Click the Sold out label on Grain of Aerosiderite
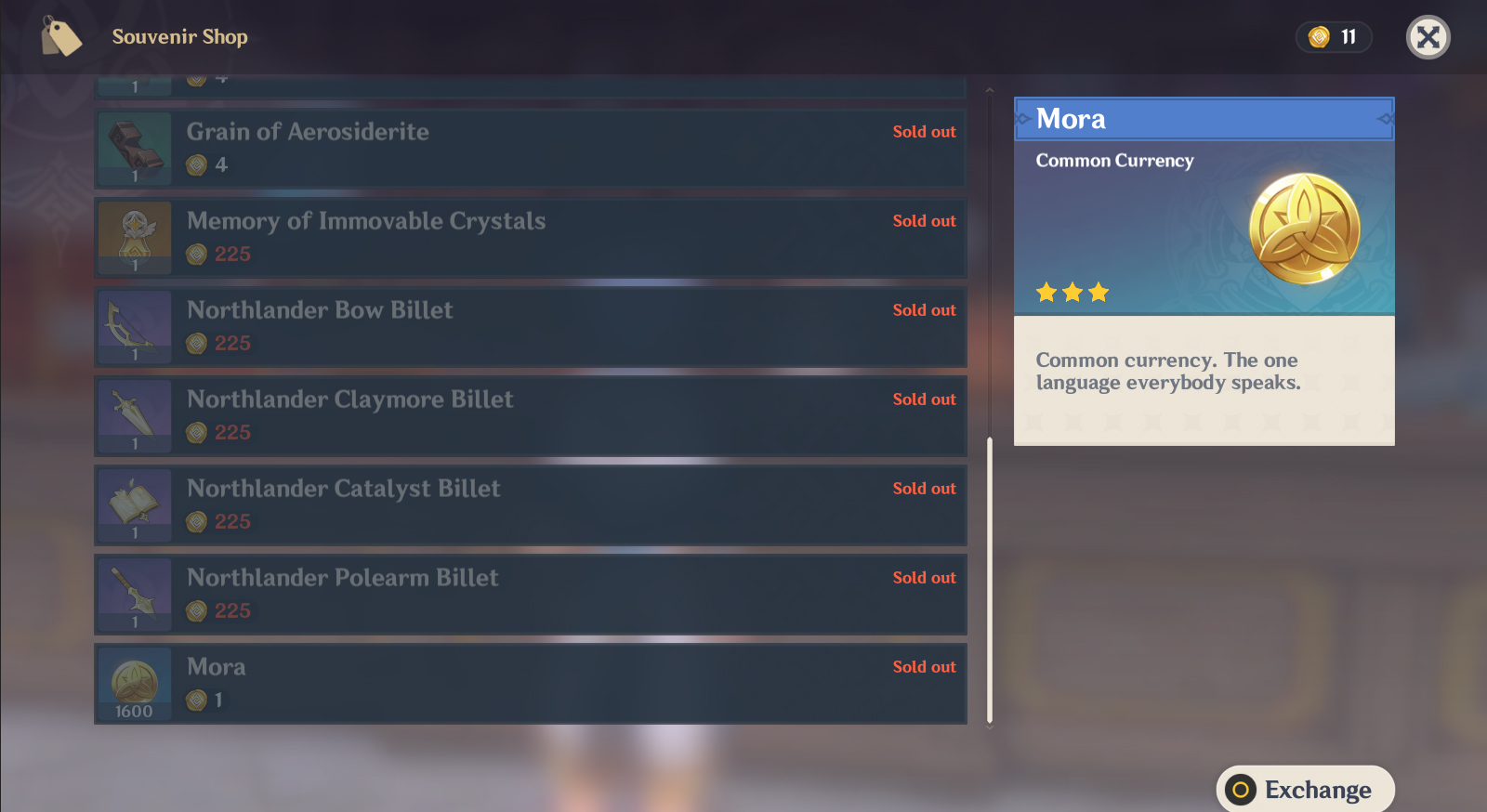The width and height of the screenshot is (1487, 812). [x=924, y=131]
